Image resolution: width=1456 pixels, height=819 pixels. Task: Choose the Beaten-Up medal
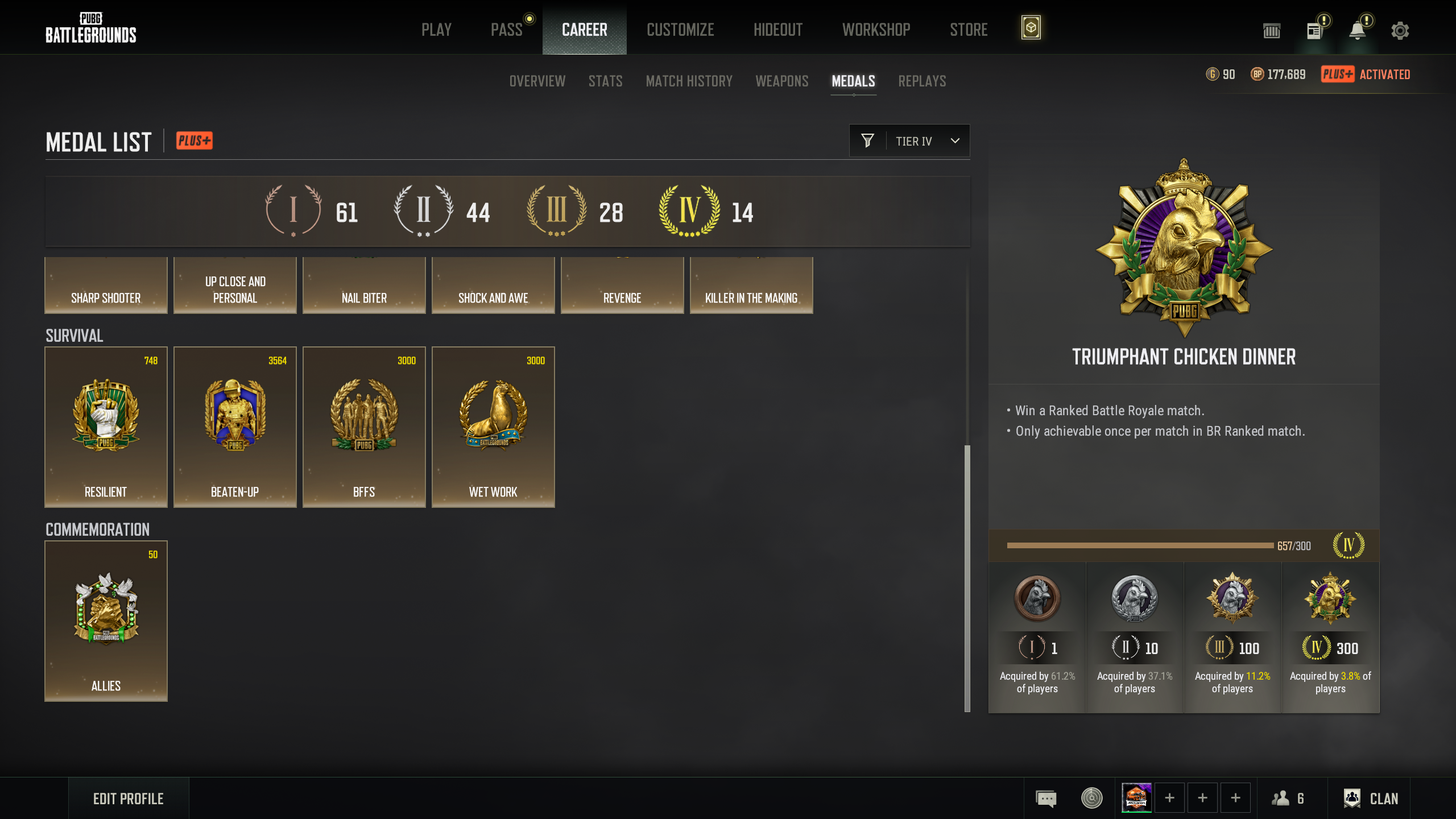point(235,427)
